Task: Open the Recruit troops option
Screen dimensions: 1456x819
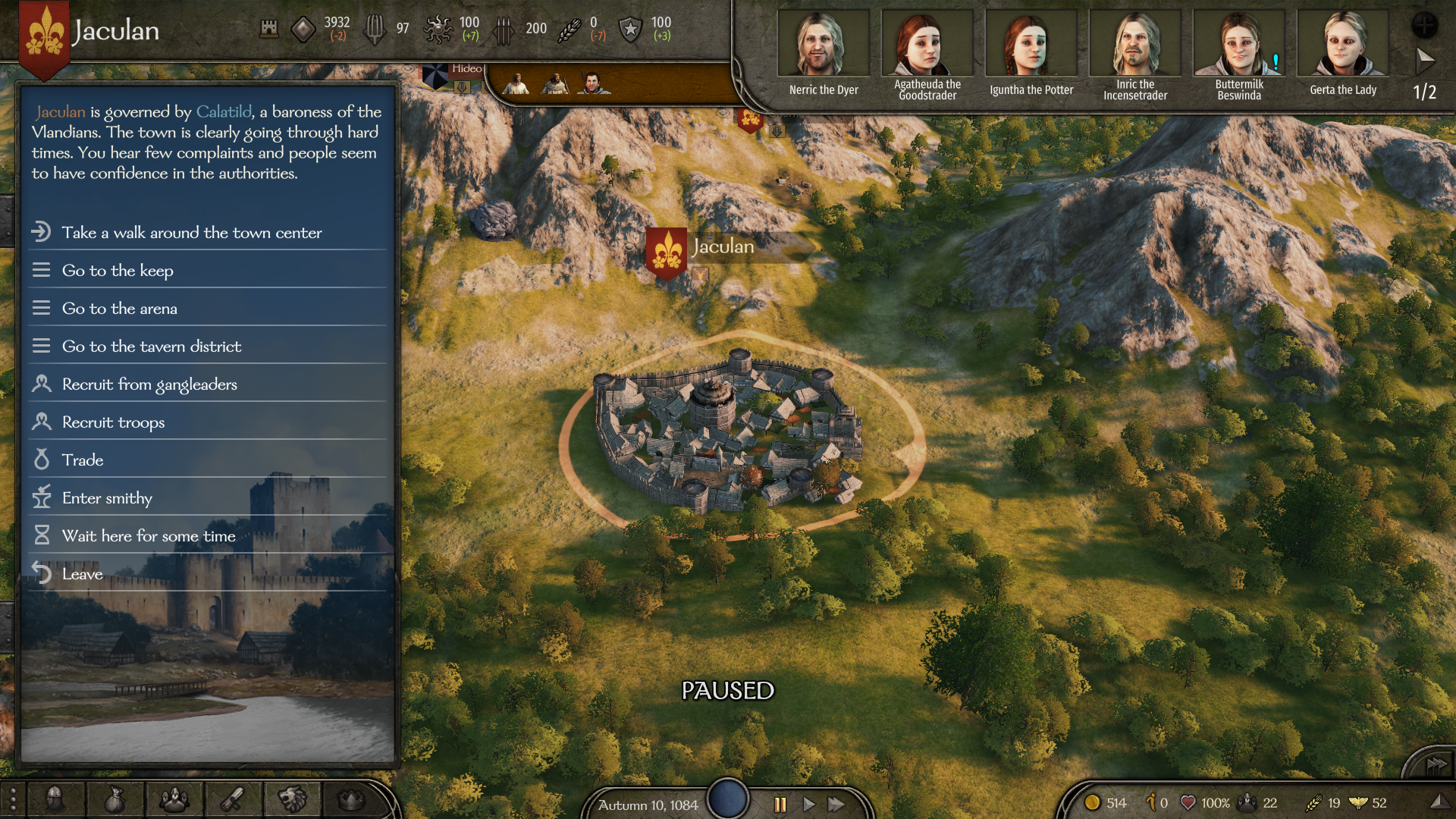Action: (x=113, y=422)
